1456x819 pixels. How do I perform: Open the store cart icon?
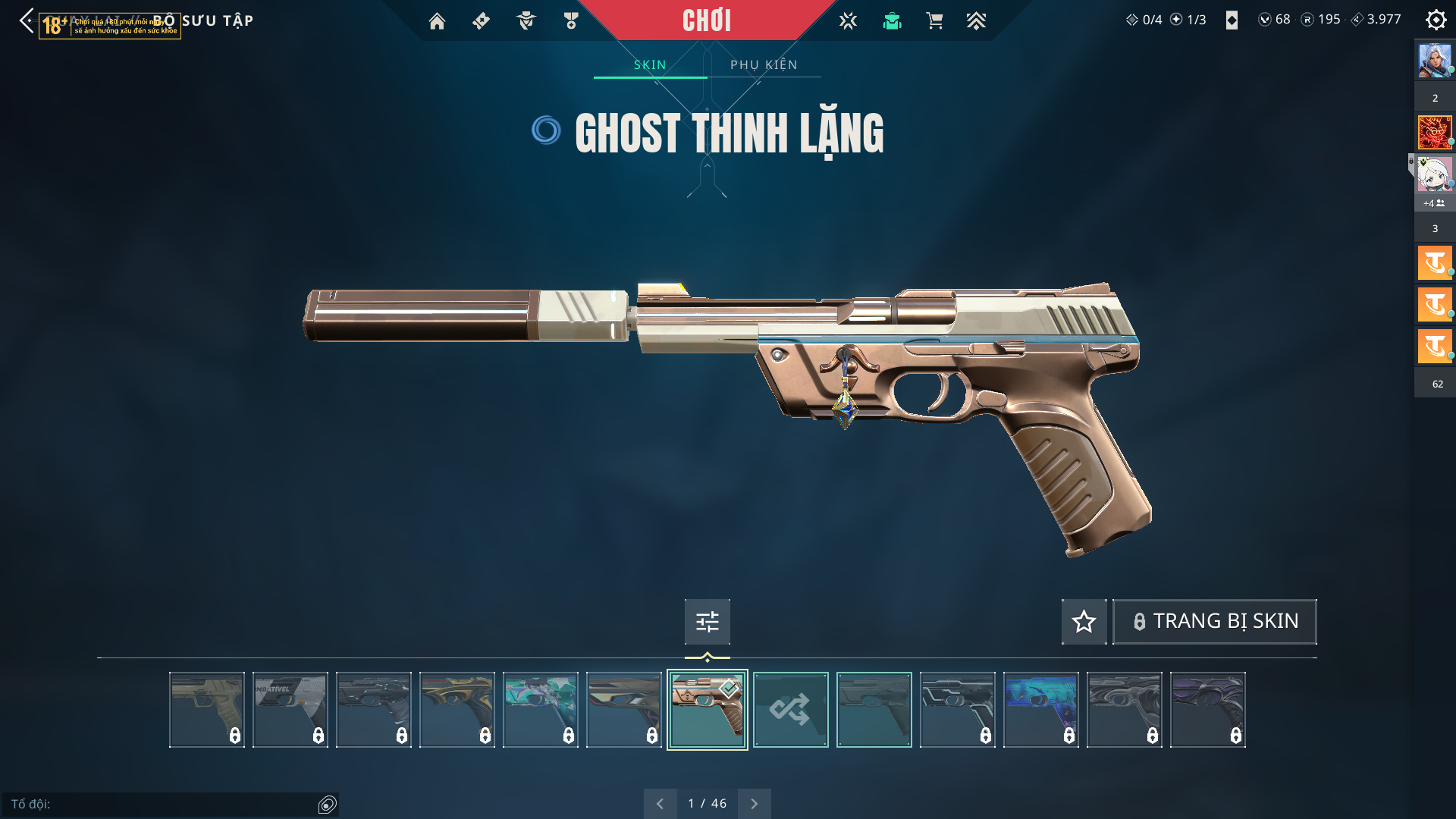[x=934, y=21]
